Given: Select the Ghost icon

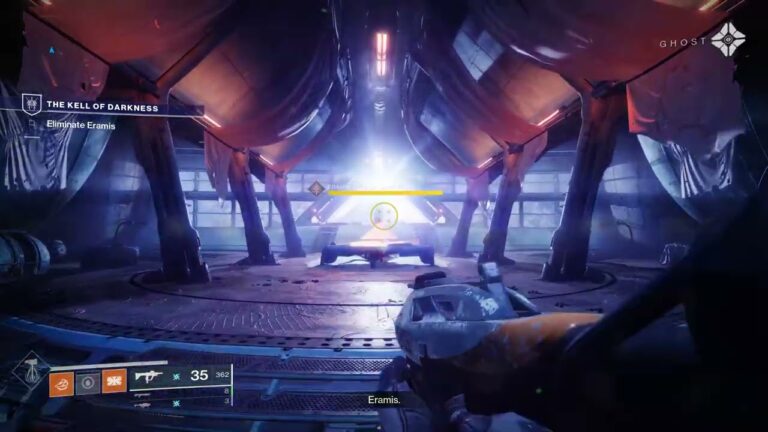Looking at the screenshot, I should tap(727, 40).
